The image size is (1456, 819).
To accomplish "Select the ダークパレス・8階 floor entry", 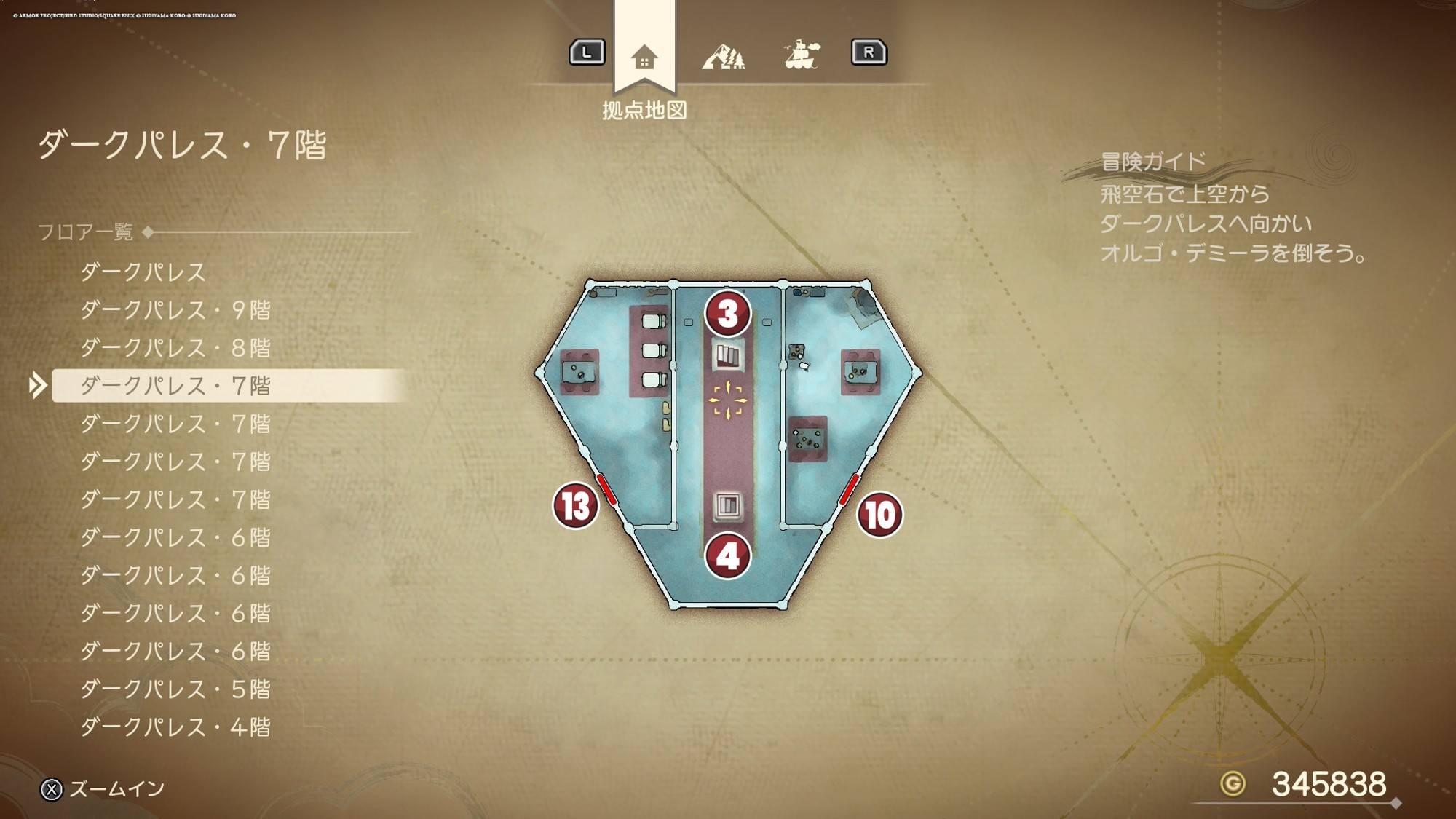I will [175, 348].
